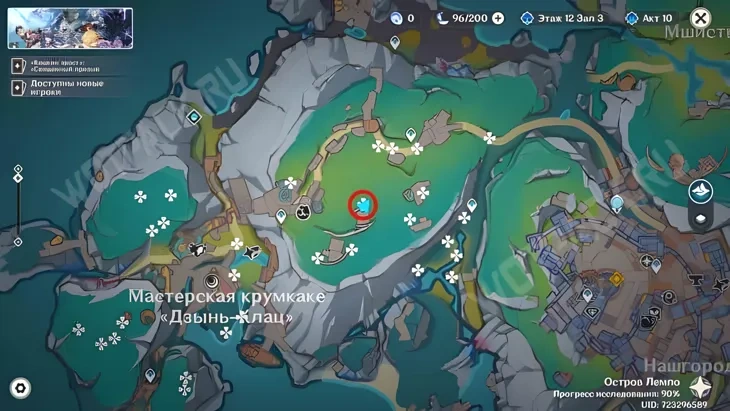Open the quest notification above «Доступны новые игроки»
The width and height of the screenshot is (730, 411).
click(x=52, y=64)
